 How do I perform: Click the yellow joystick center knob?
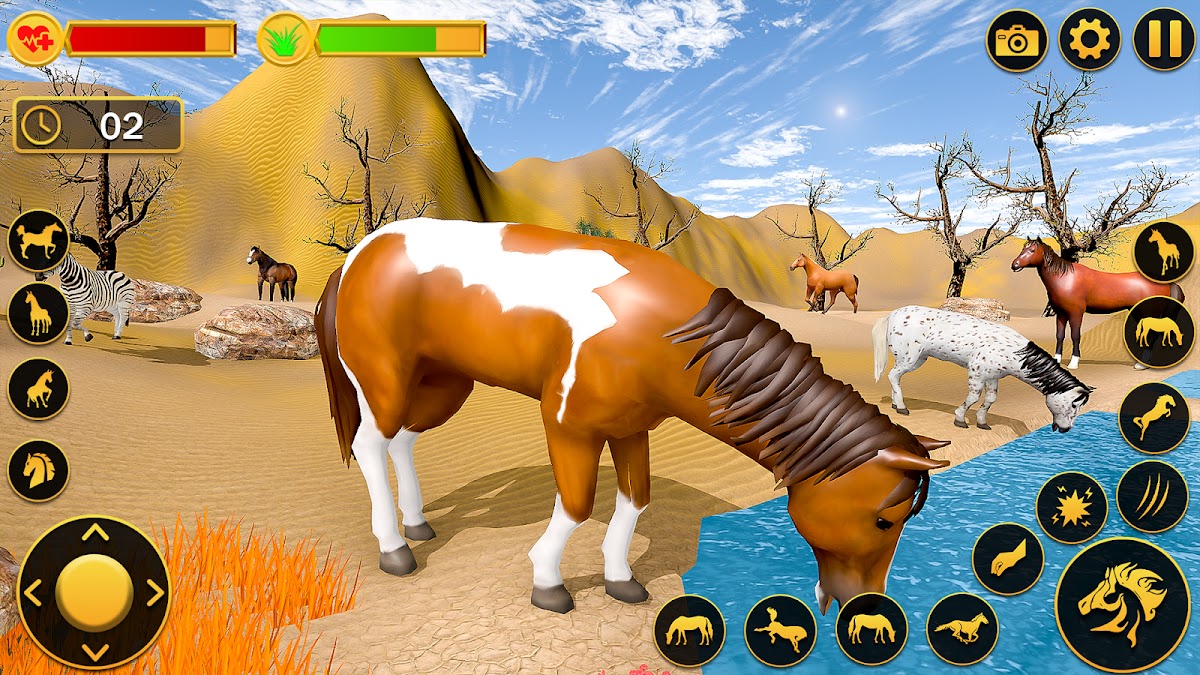click(x=94, y=592)
